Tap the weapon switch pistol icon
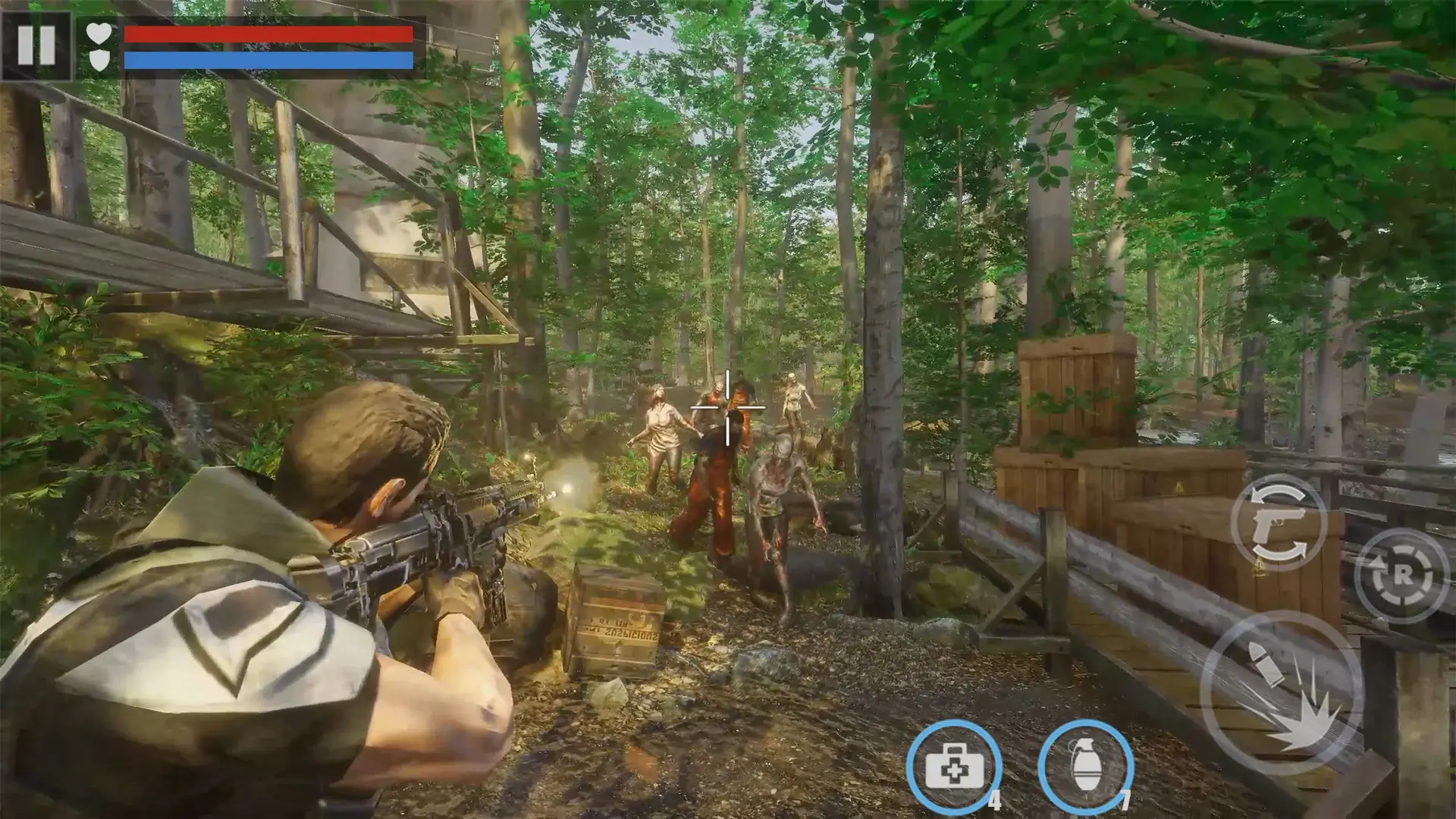The height and width of the screenshot is (819, 1456). click(1277, 523)
